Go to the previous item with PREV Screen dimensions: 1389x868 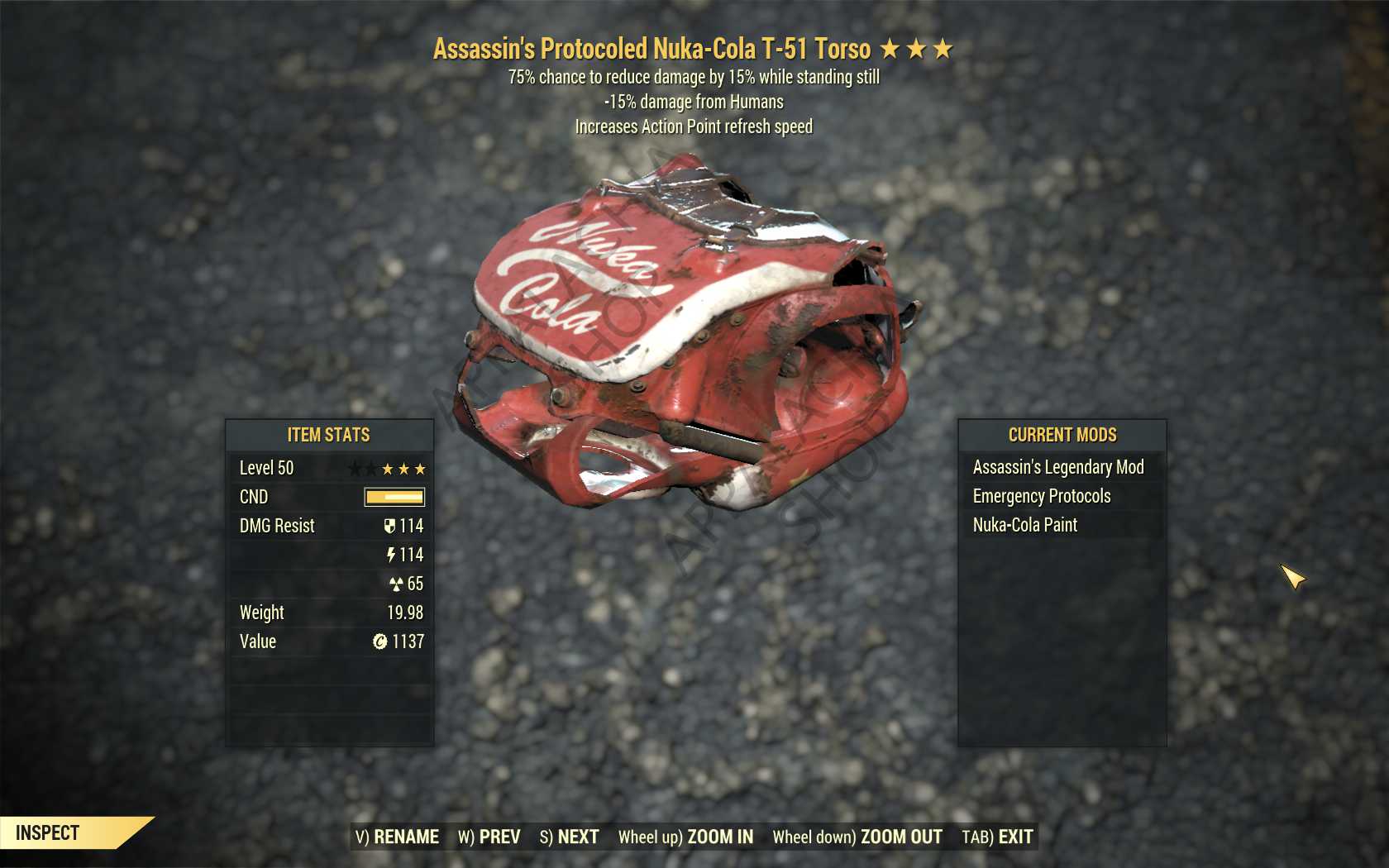(489, 837)
